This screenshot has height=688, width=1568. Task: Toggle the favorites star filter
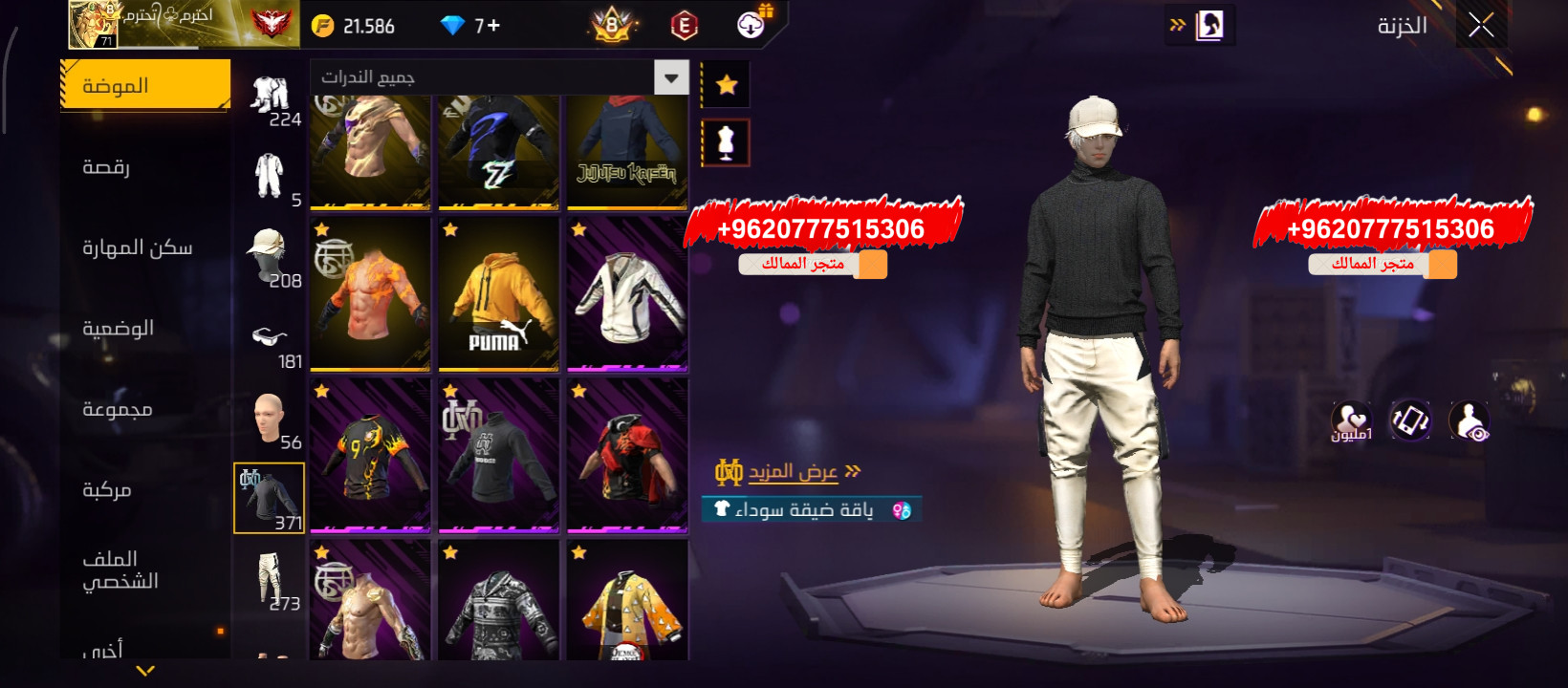point(728,84)
